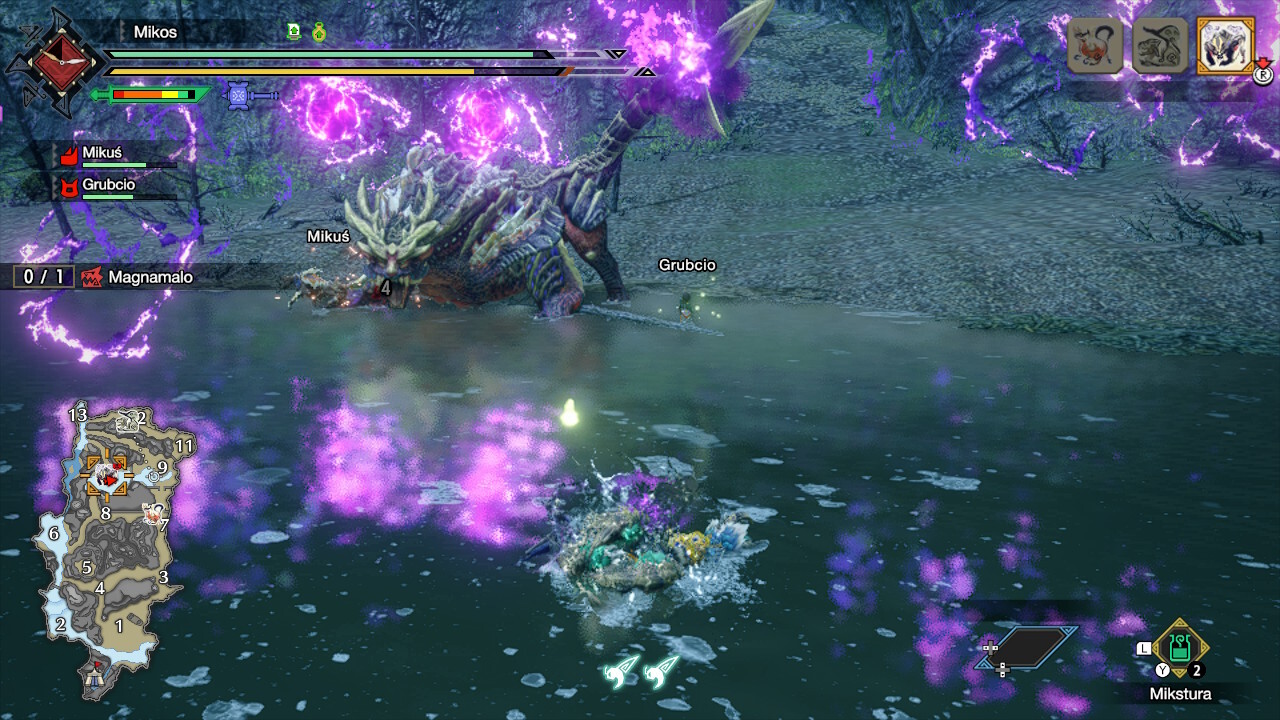Click the green scroll buff status icon
The width and height of the screenshot is (1280, 720).
(294, 32)
